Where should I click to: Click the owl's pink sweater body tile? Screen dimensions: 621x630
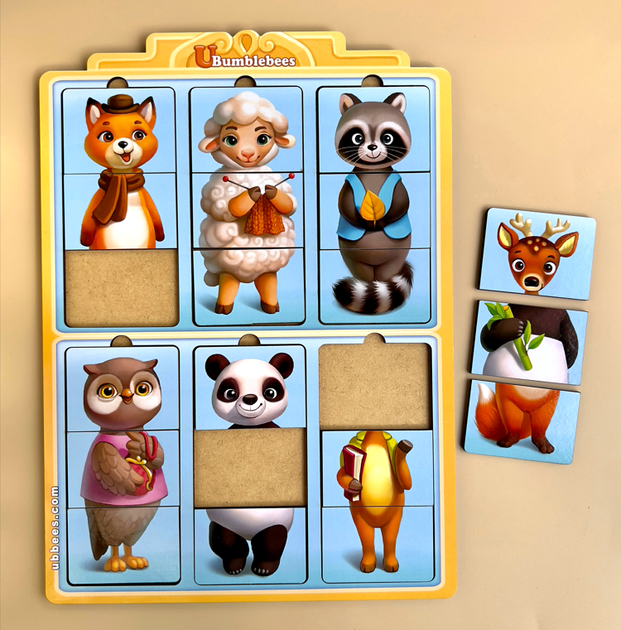[121, 468]
